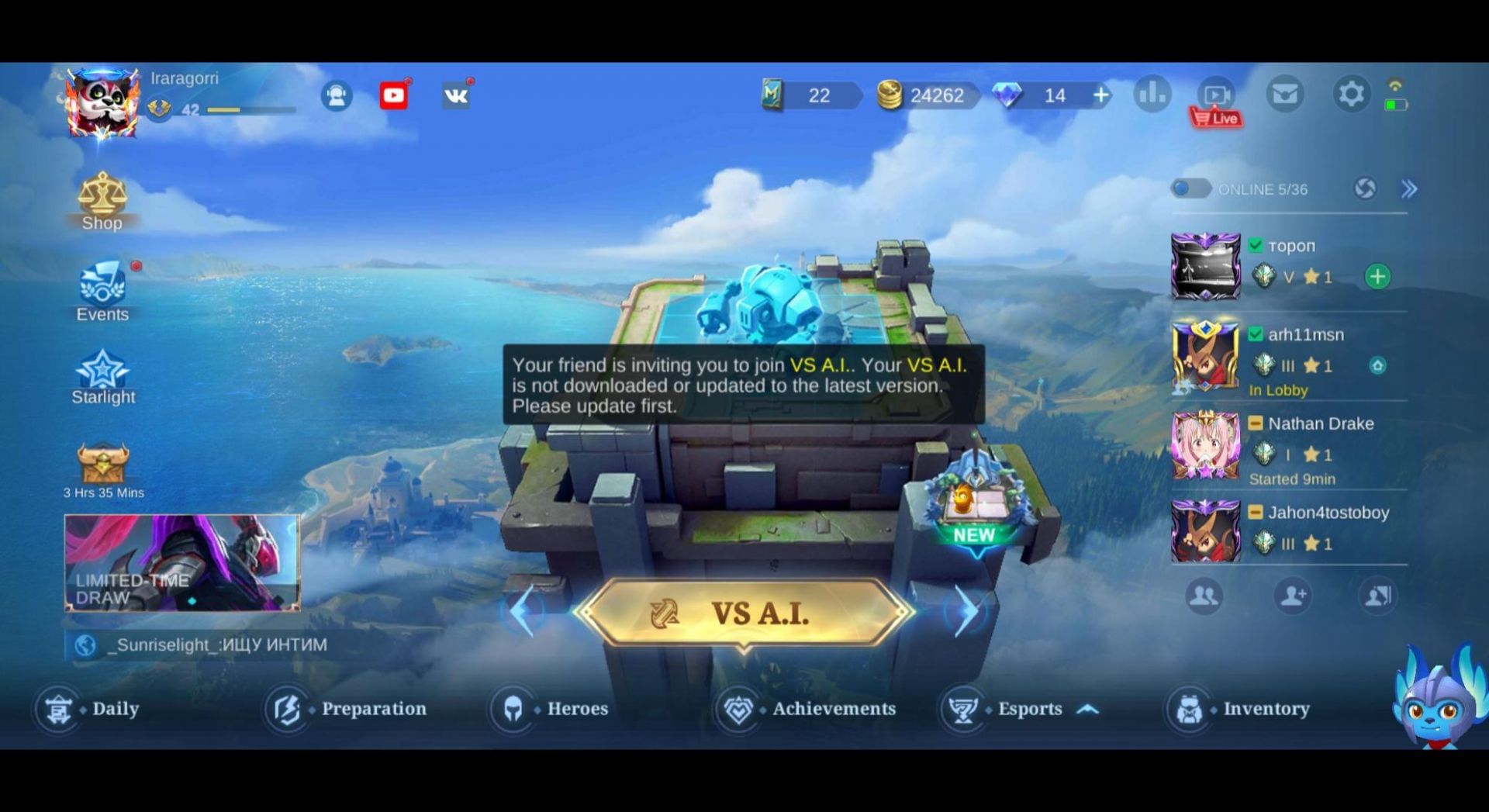Open the Events panel
Screen dimensions: 1489x812
click(102, 289)
